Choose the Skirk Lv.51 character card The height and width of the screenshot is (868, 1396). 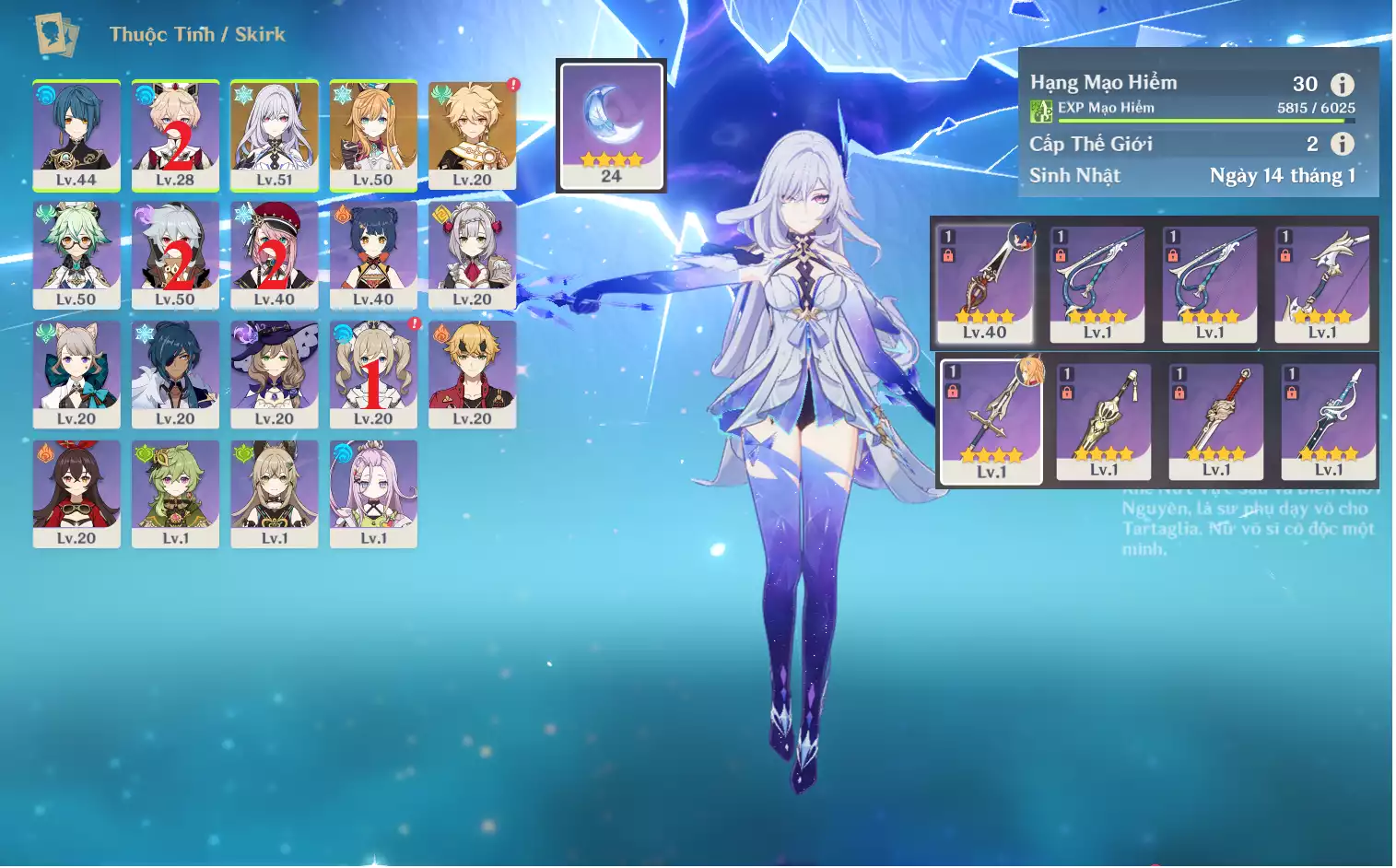[275, 135]
